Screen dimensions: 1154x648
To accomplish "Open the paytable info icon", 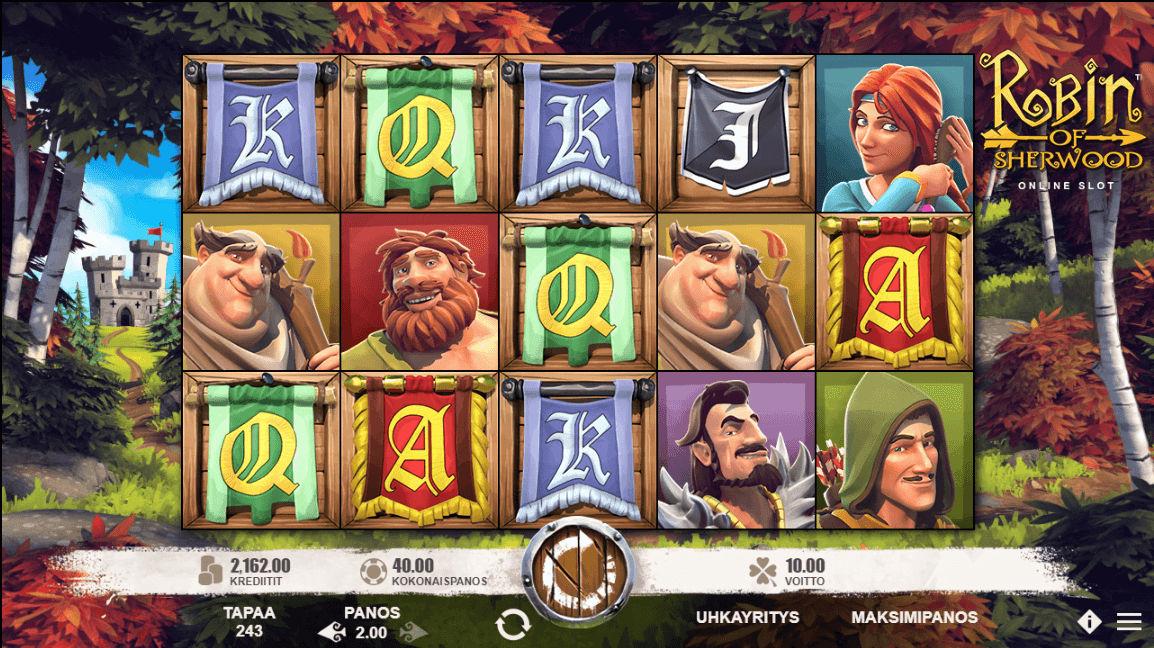I will coord(1089,622).
